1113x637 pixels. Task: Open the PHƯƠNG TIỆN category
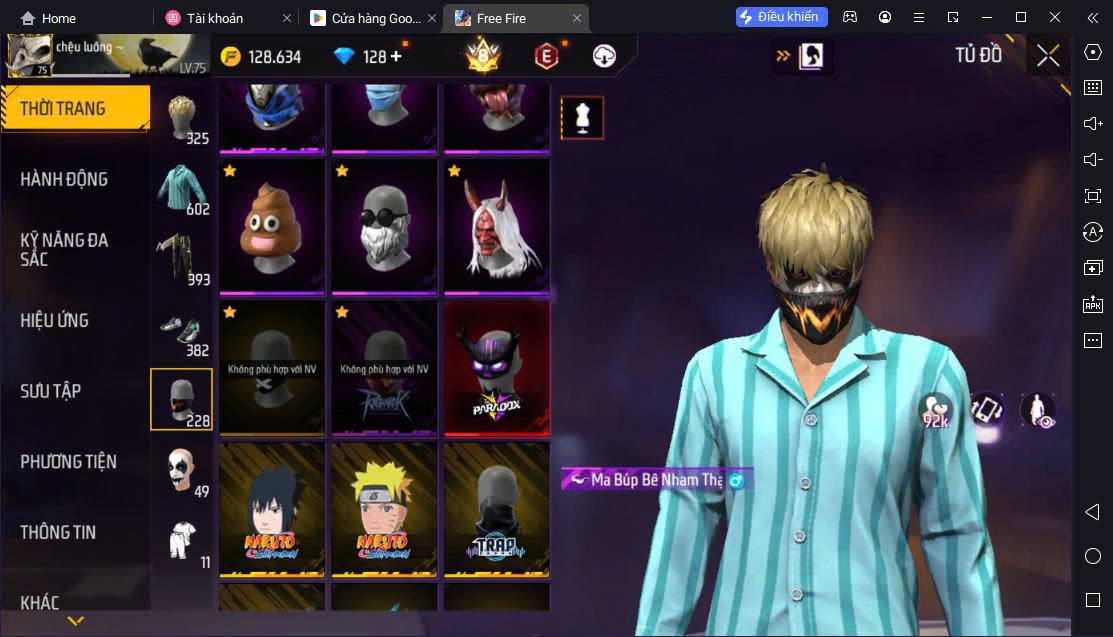point(68,461)
